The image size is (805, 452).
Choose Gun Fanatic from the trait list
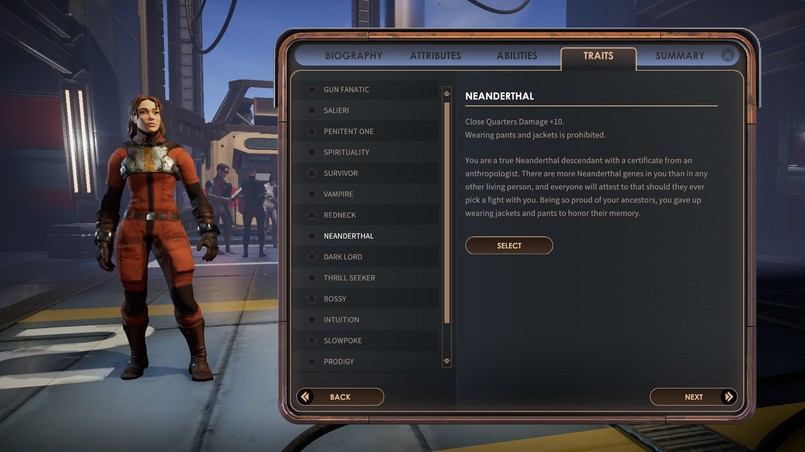pos(346,90)
